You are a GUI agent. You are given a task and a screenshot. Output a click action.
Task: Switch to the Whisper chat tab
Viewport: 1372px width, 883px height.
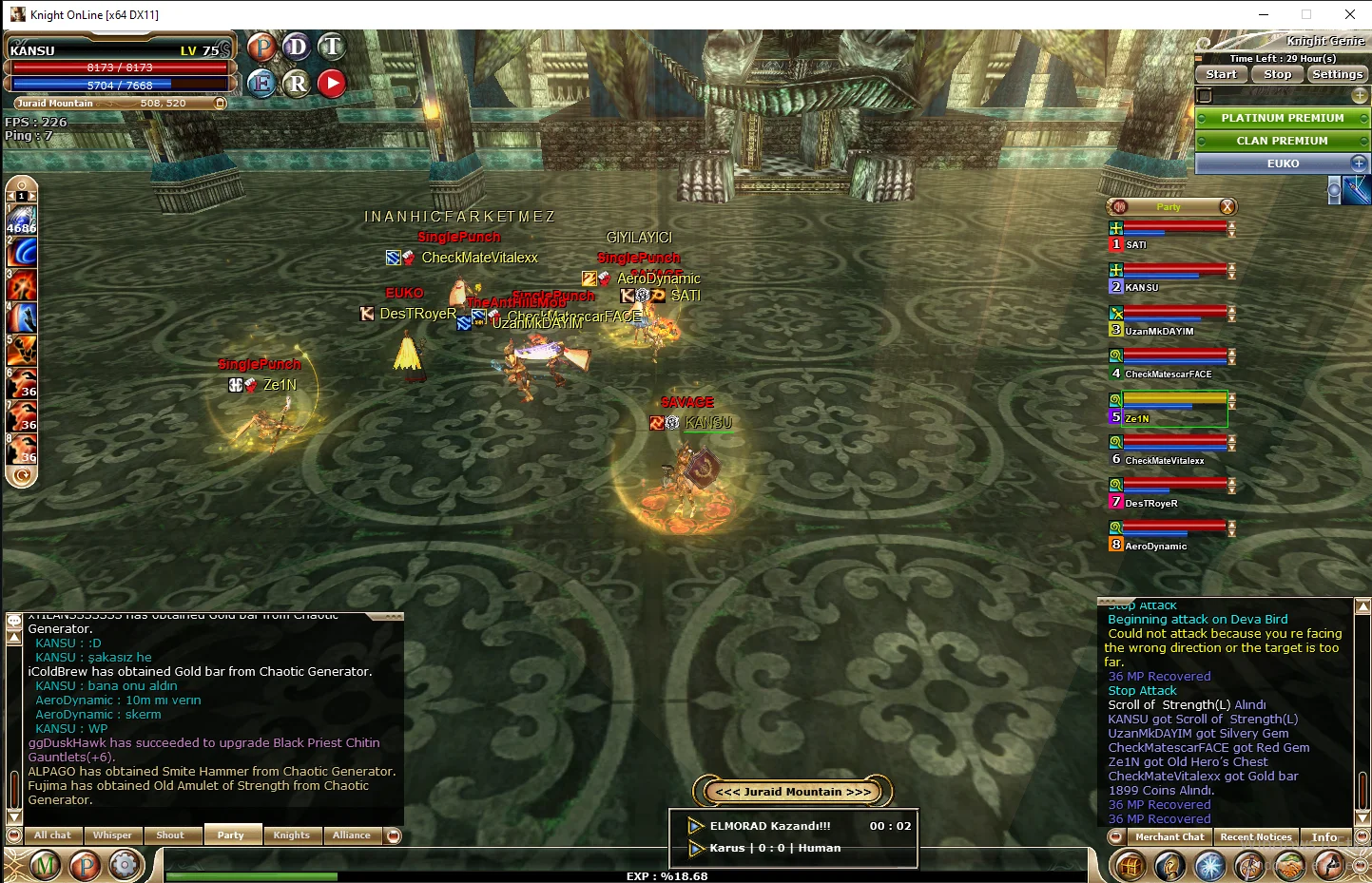(112, 835)
